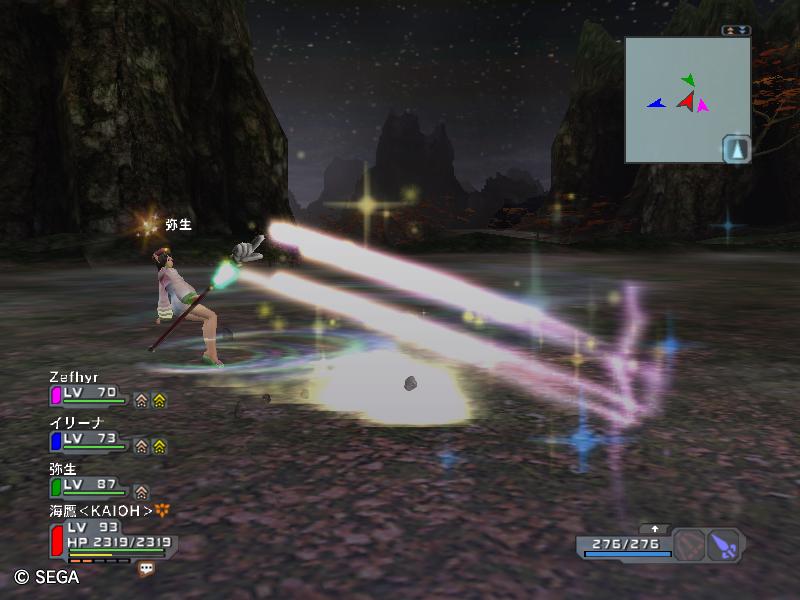
Task: Select the green party marker on minimap
Action: click(x=688, y=79)
